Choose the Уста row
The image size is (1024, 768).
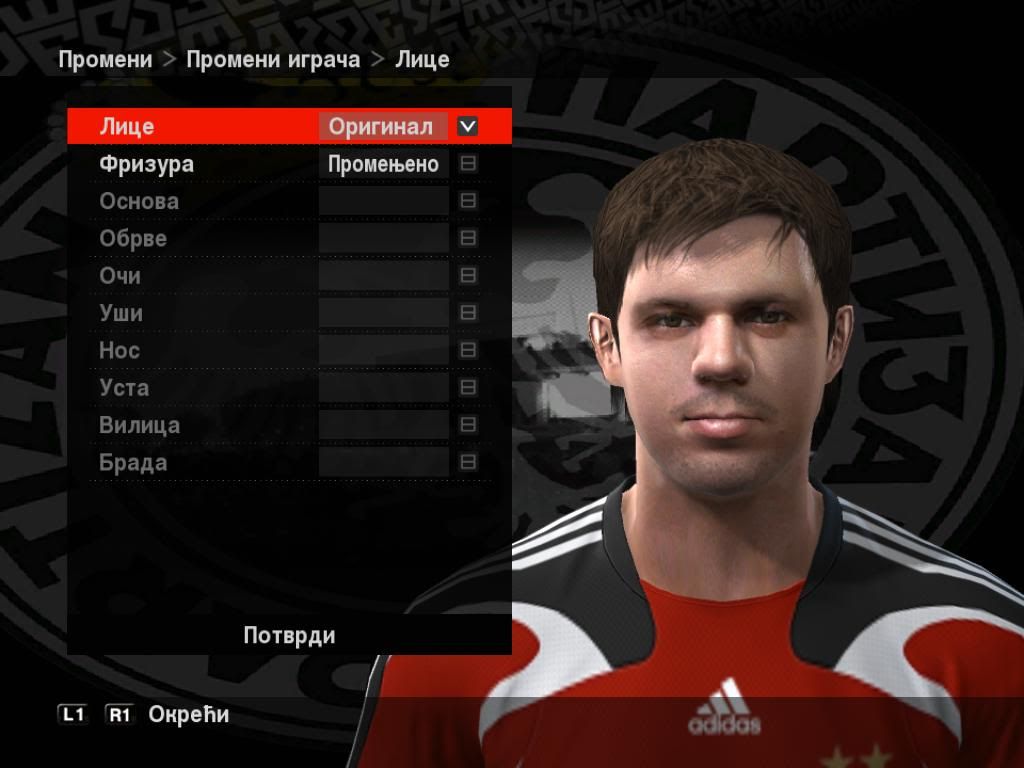(124, 388)
